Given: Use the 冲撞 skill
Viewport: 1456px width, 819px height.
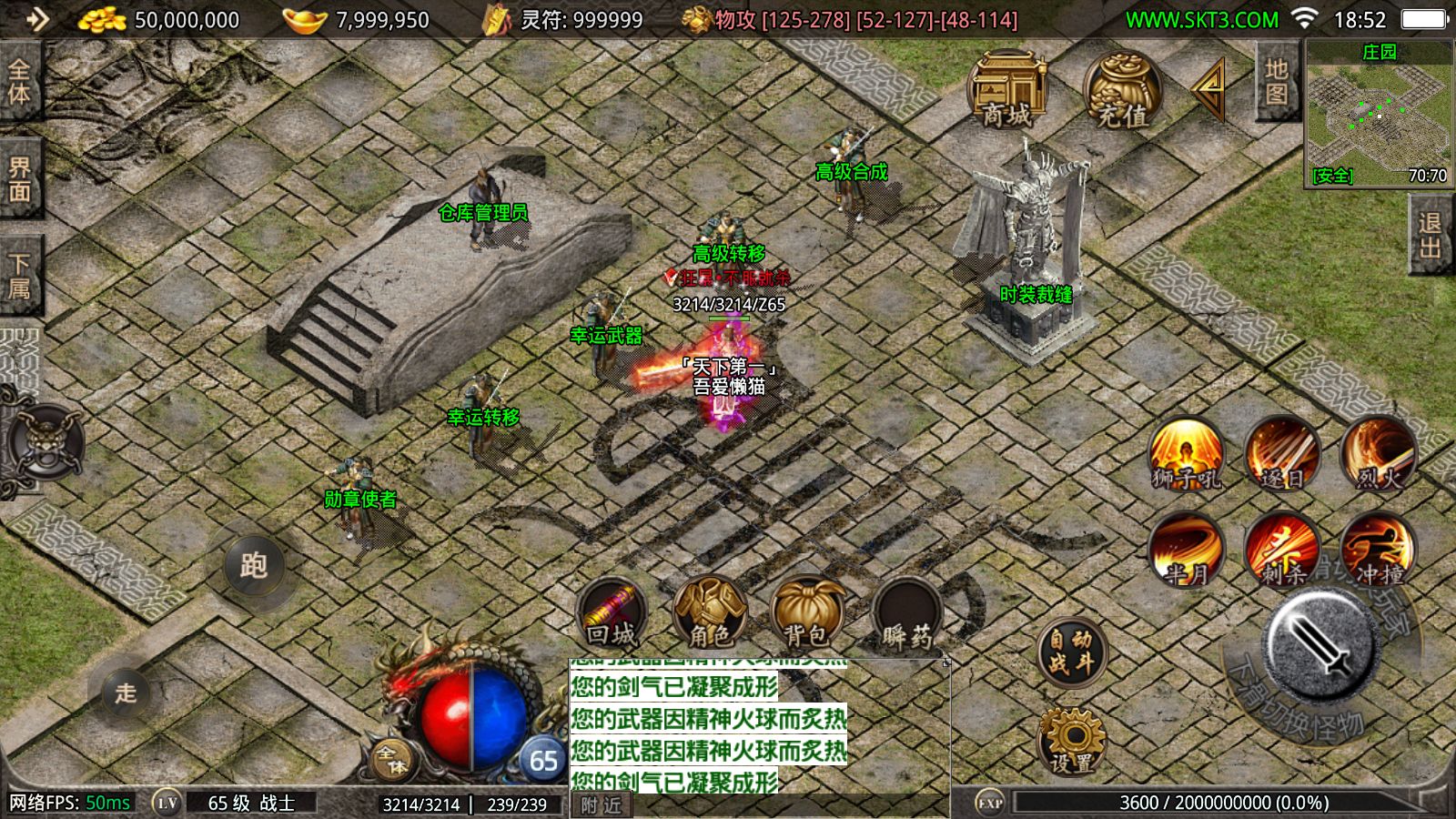Looking at the screenshot, I should pos(1378,549).
